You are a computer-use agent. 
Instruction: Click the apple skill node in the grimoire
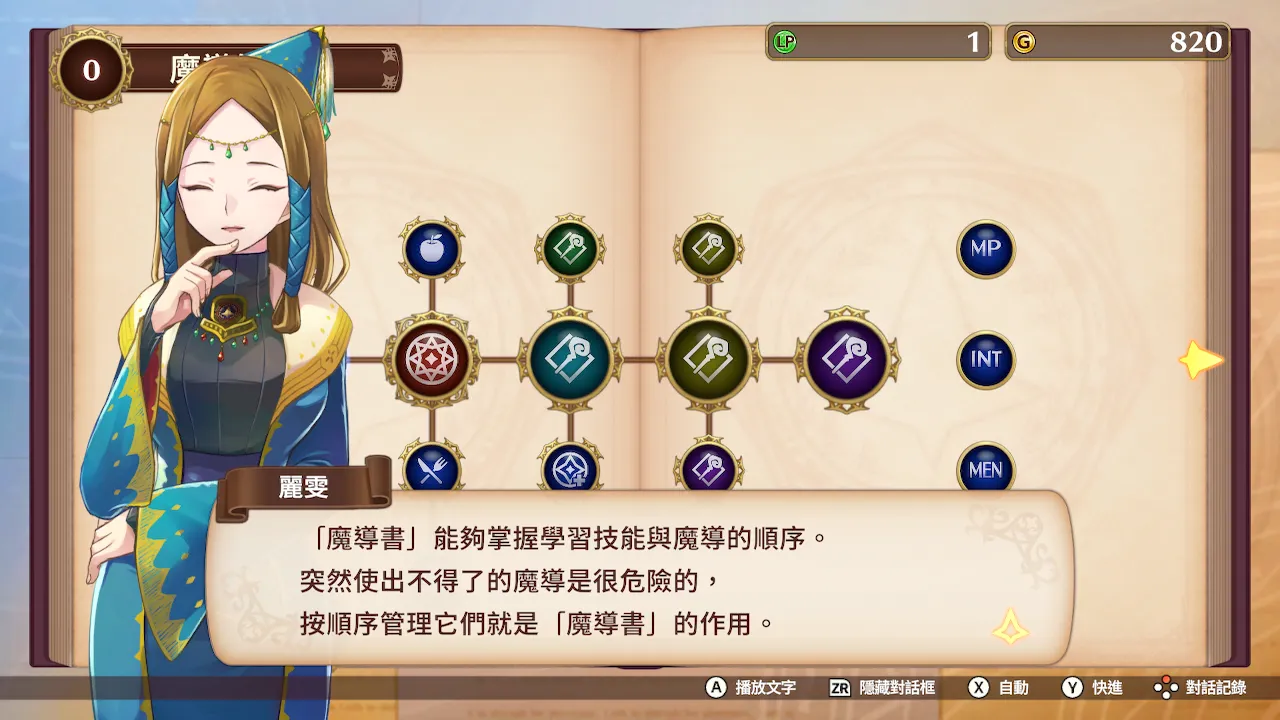click(x=432, y=249)
